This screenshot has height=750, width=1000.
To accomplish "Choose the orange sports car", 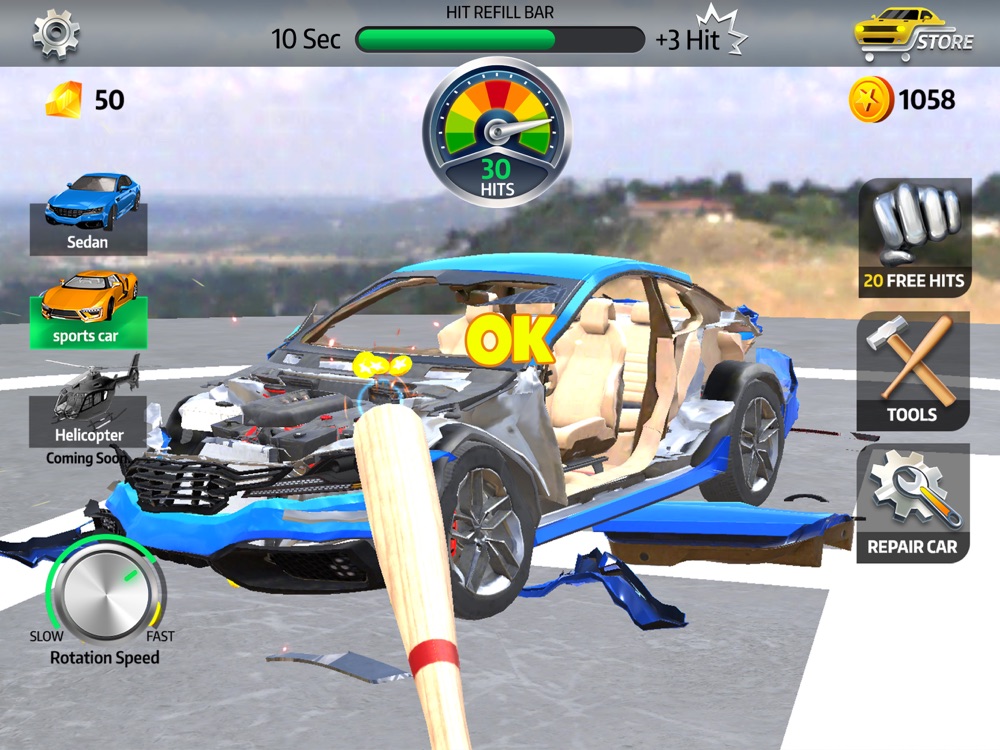I will click(89, 309).
